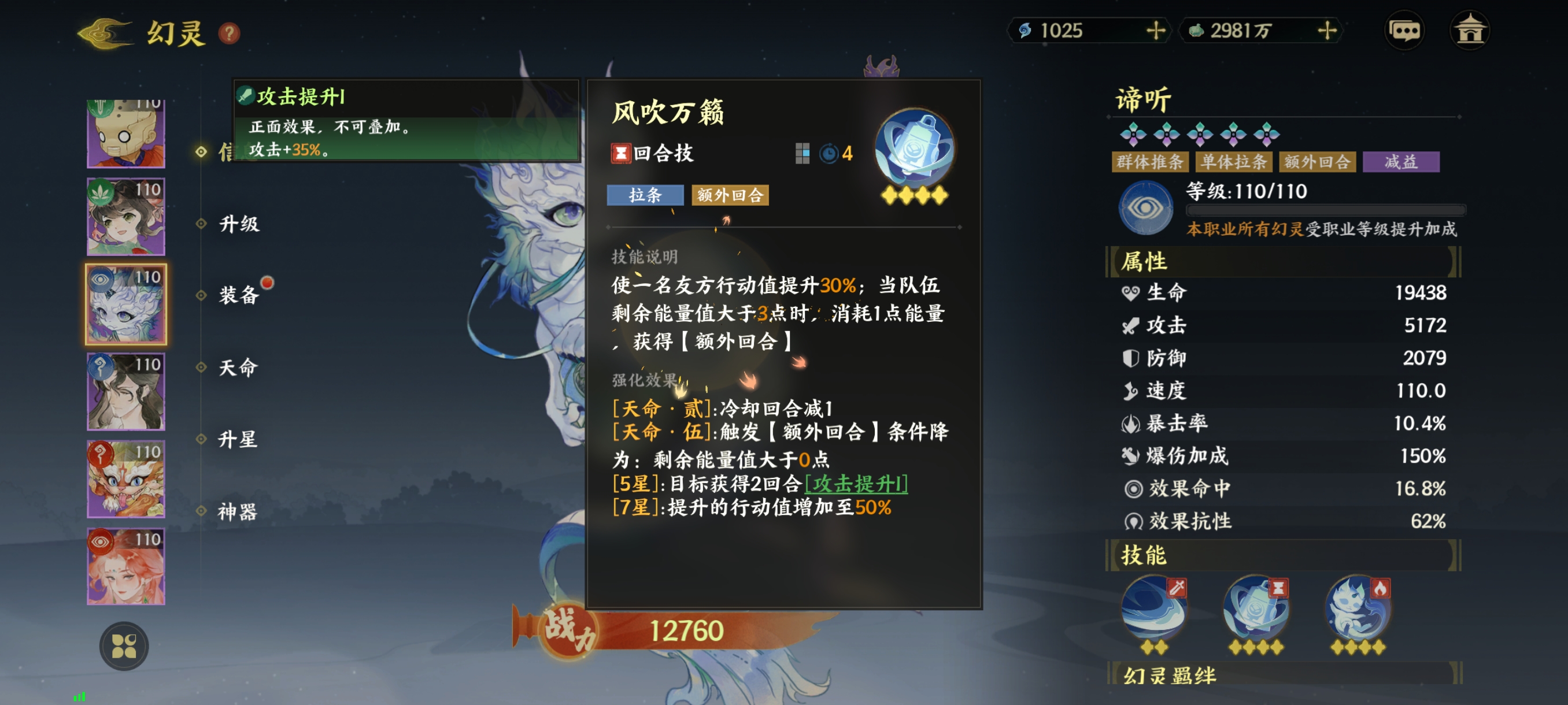Open the four-petal grid filter button

point(124,646)
